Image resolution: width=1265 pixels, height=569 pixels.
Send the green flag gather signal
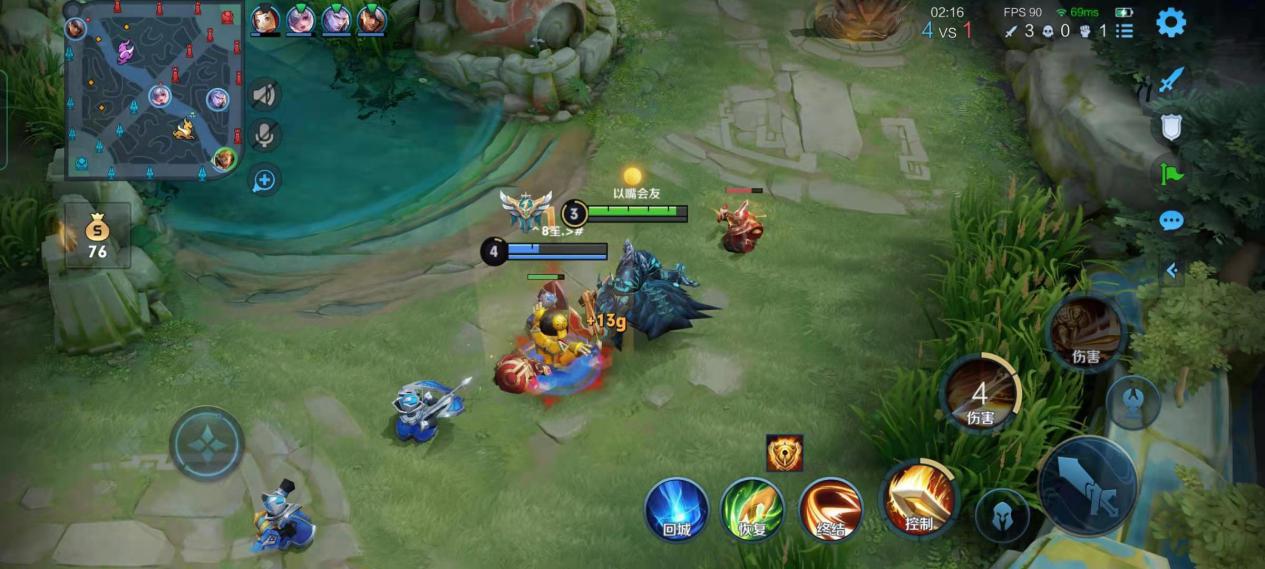coord(1171,174)
